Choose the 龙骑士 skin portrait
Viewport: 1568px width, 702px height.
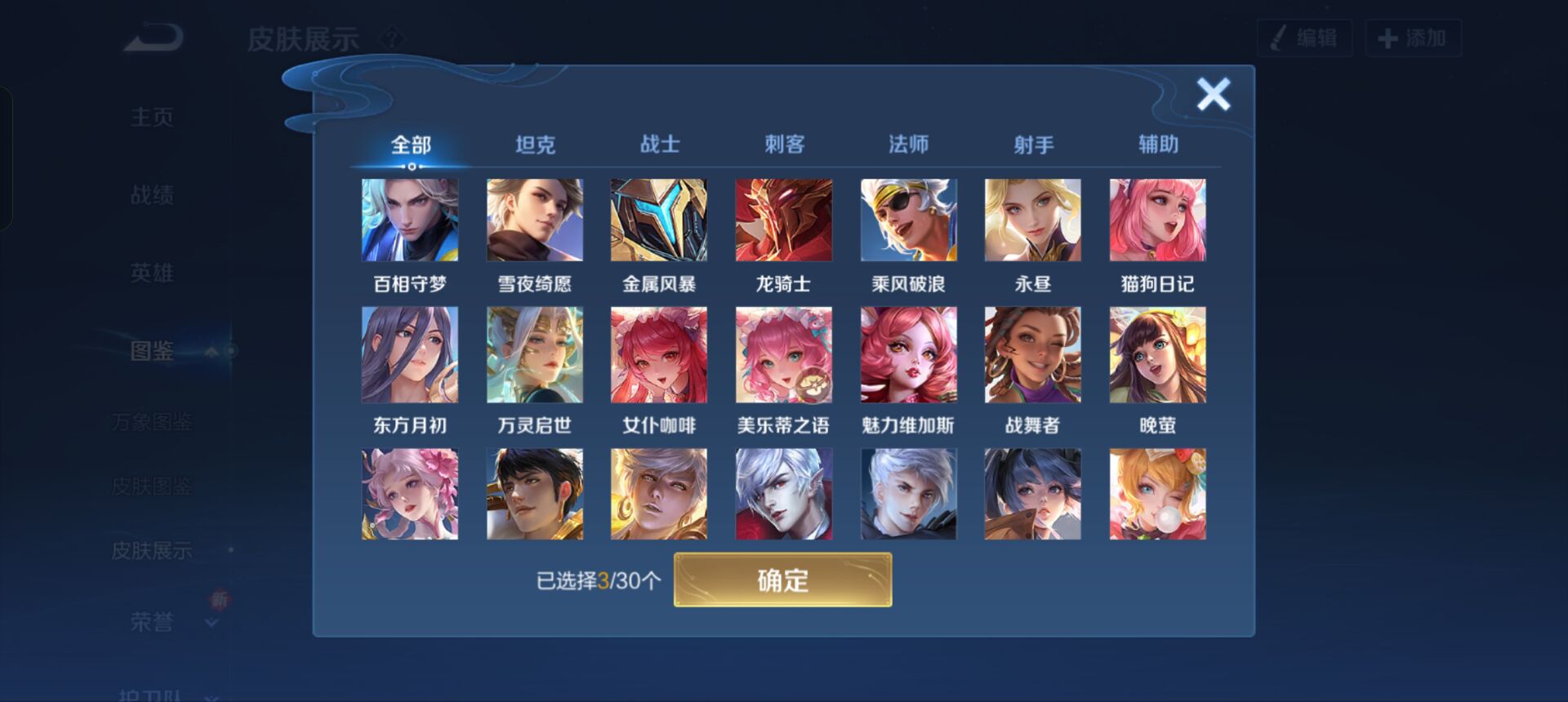click(783, 219)
